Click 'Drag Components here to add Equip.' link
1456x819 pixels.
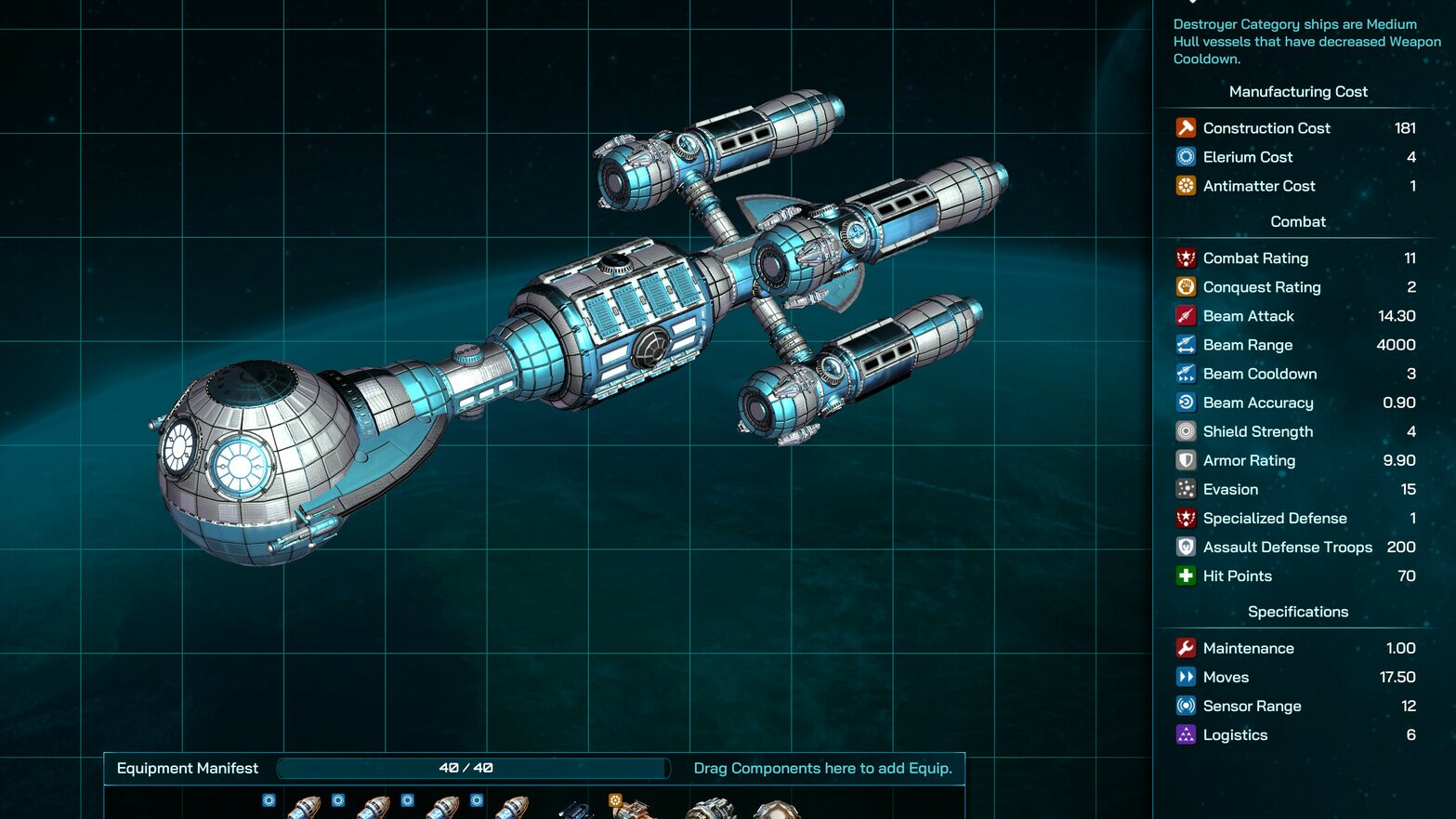pyautogui.click(x=821, y=768)
